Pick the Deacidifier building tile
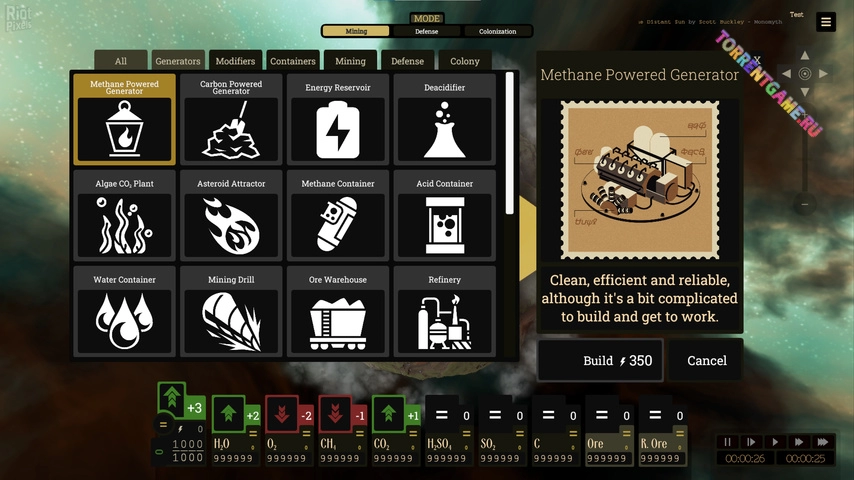This screenshot has width=854, height=480. [x=444, y=120]
